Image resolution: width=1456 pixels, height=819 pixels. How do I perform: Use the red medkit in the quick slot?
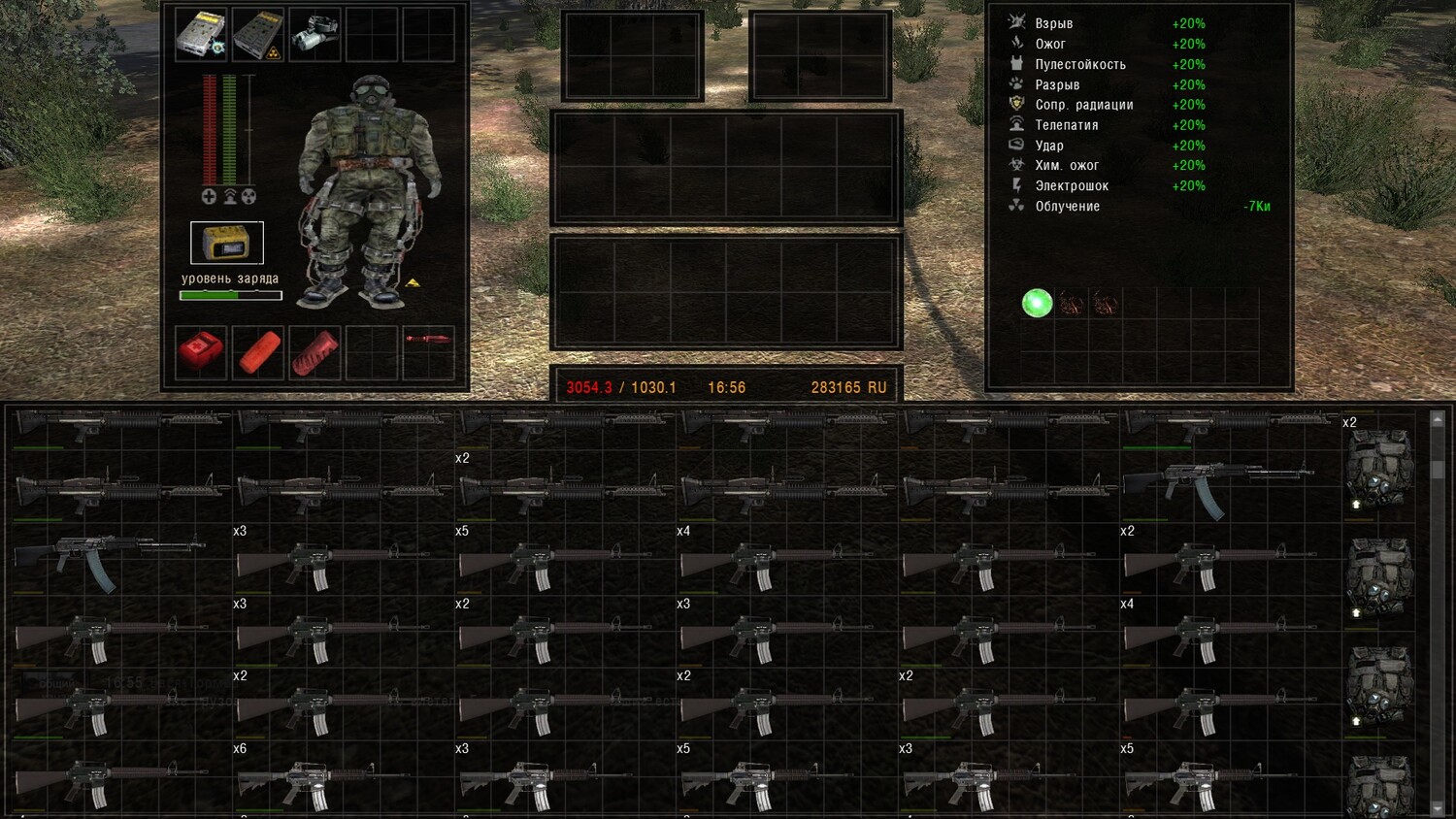pos(201,351)
